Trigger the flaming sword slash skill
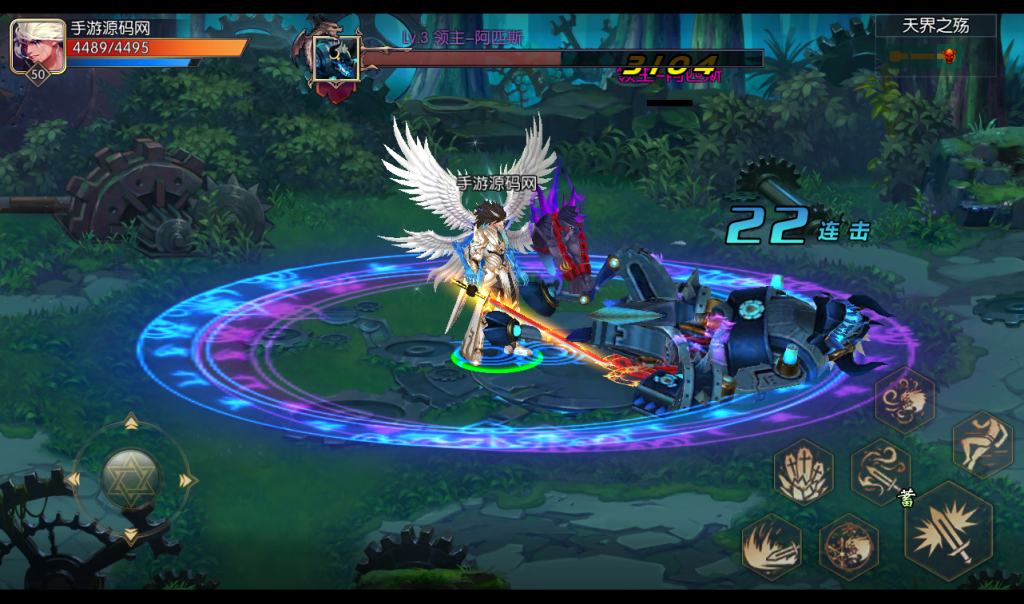This screenshot has height=604, width=1024. (x=771, y=547)
